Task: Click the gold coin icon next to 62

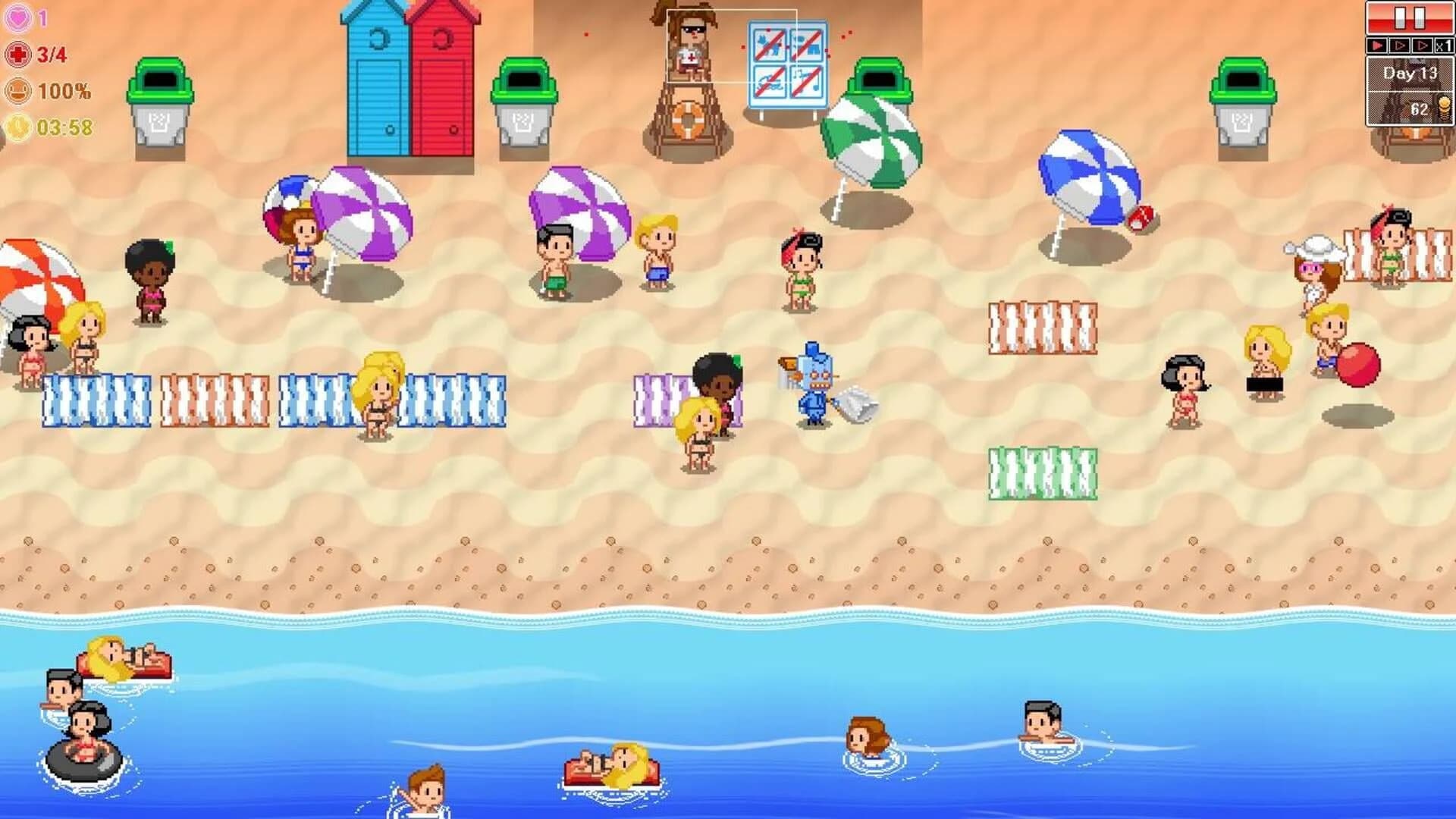Action: 1445,106
